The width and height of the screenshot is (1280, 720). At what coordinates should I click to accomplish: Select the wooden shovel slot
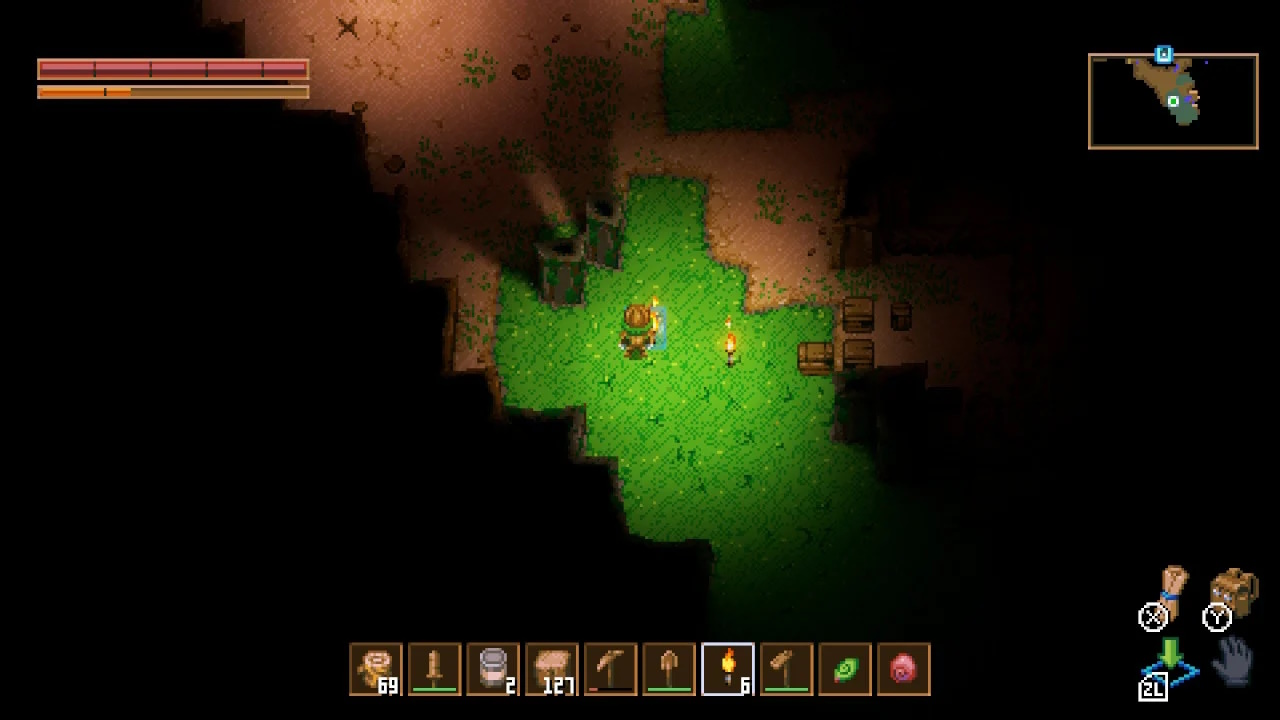pos(669,669)
